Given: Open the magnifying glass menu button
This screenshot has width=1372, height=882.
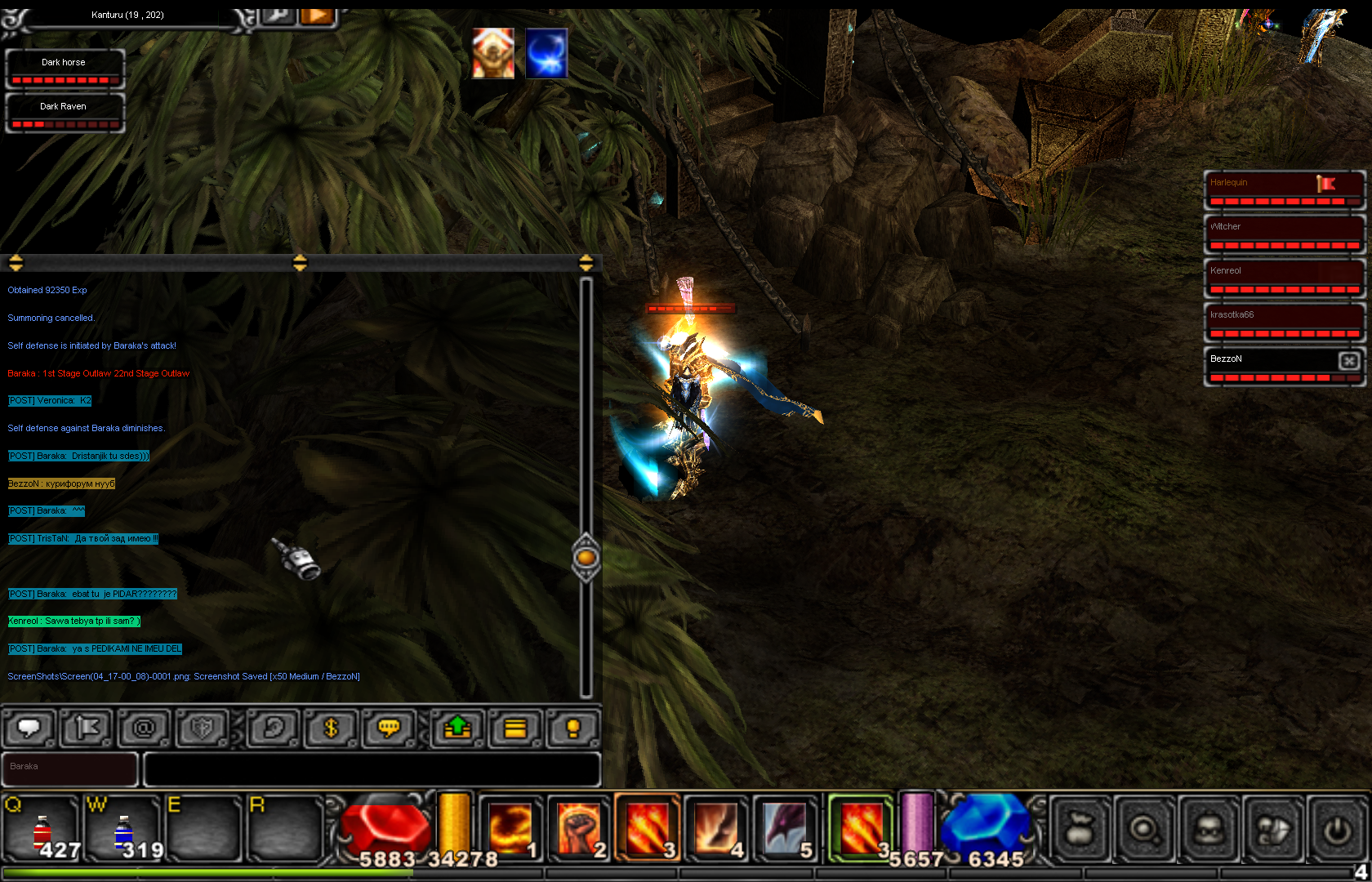Looking at the screenshot, I should tap(1144, 830).
